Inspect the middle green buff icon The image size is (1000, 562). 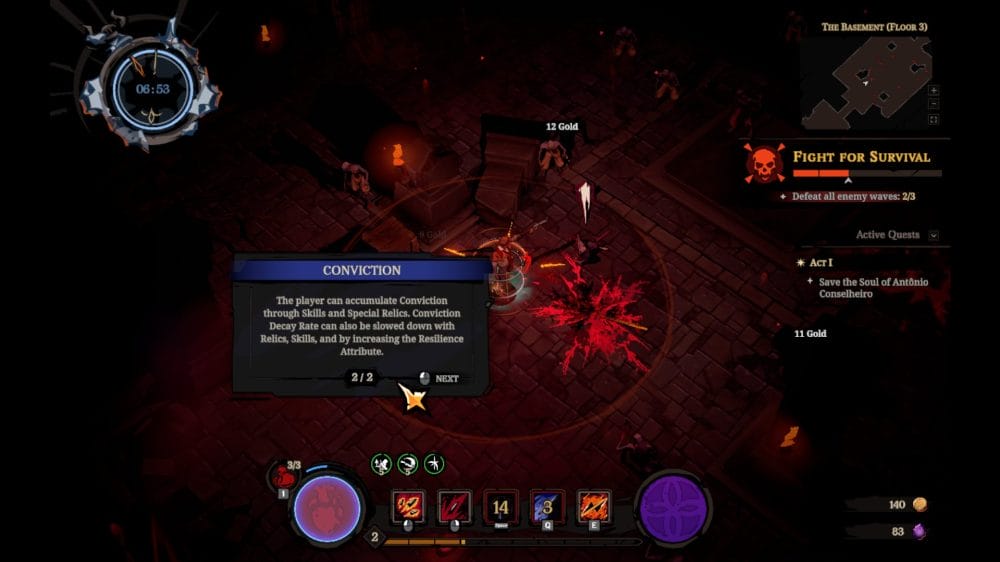click(x=407, y=464)
